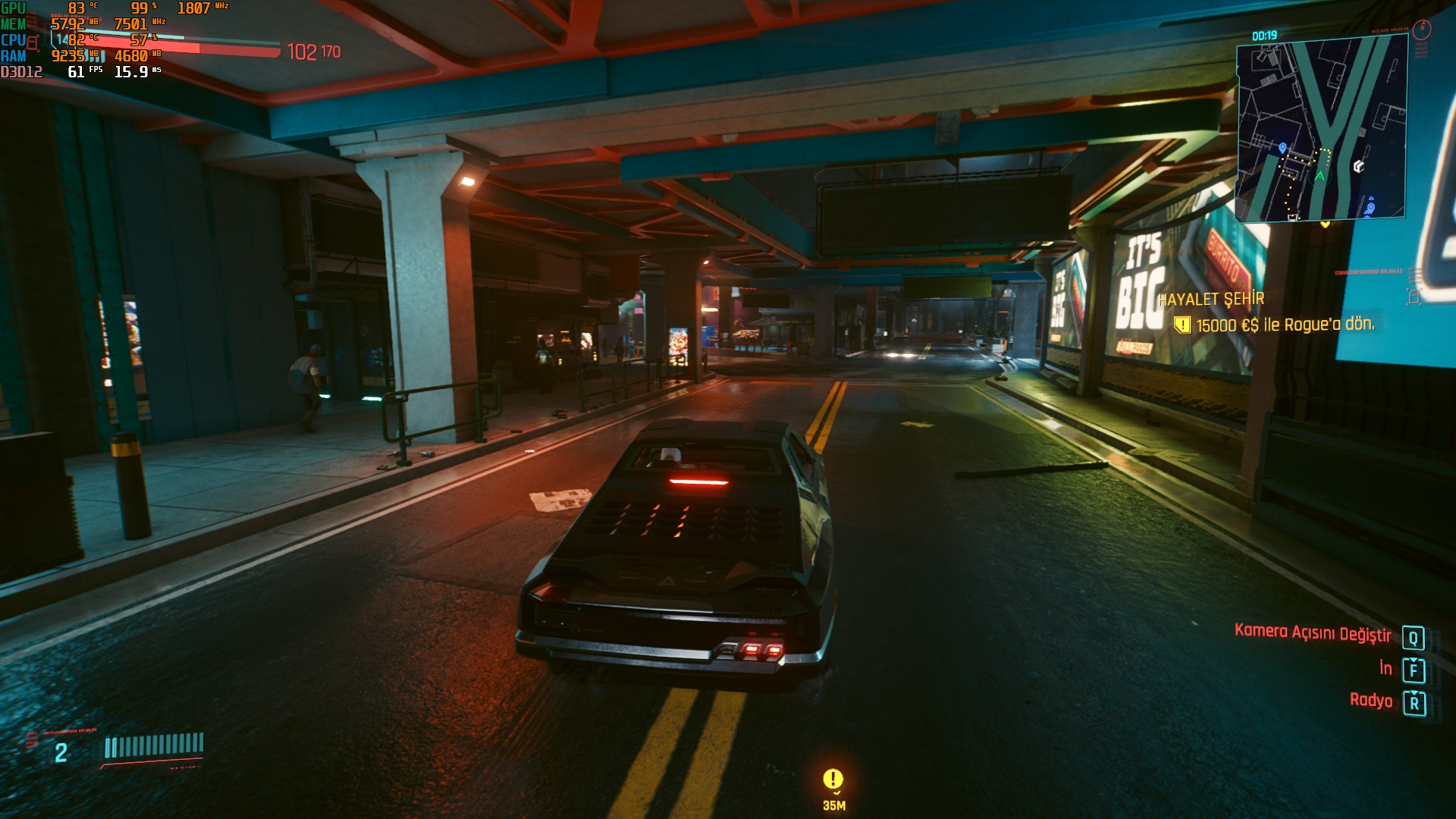
Task: Click the yellow objective icon beside 15000 €$
Action: (x=1181, y=325)
